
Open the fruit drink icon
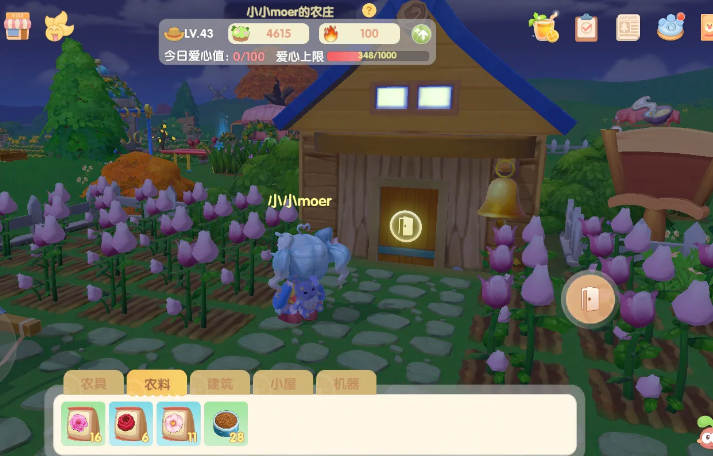click(545, 27)
